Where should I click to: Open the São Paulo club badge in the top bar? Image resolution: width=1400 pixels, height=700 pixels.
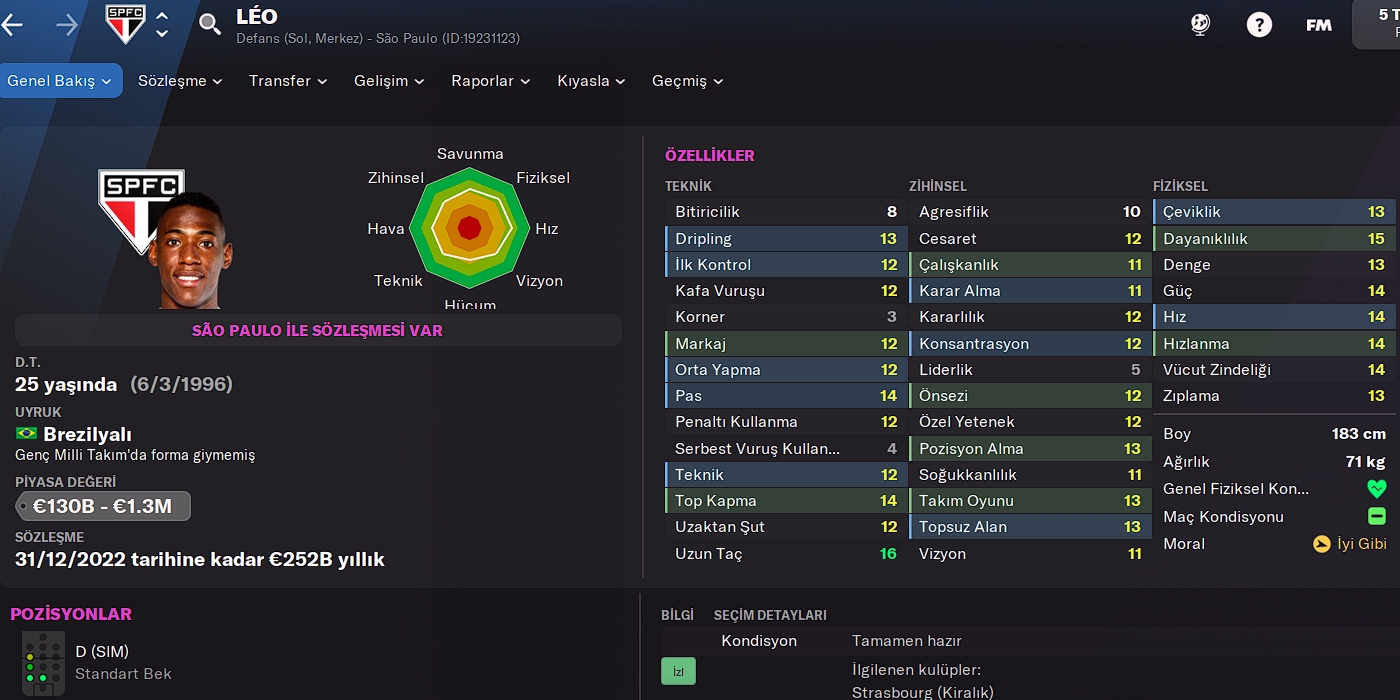(x=126, y=24)
